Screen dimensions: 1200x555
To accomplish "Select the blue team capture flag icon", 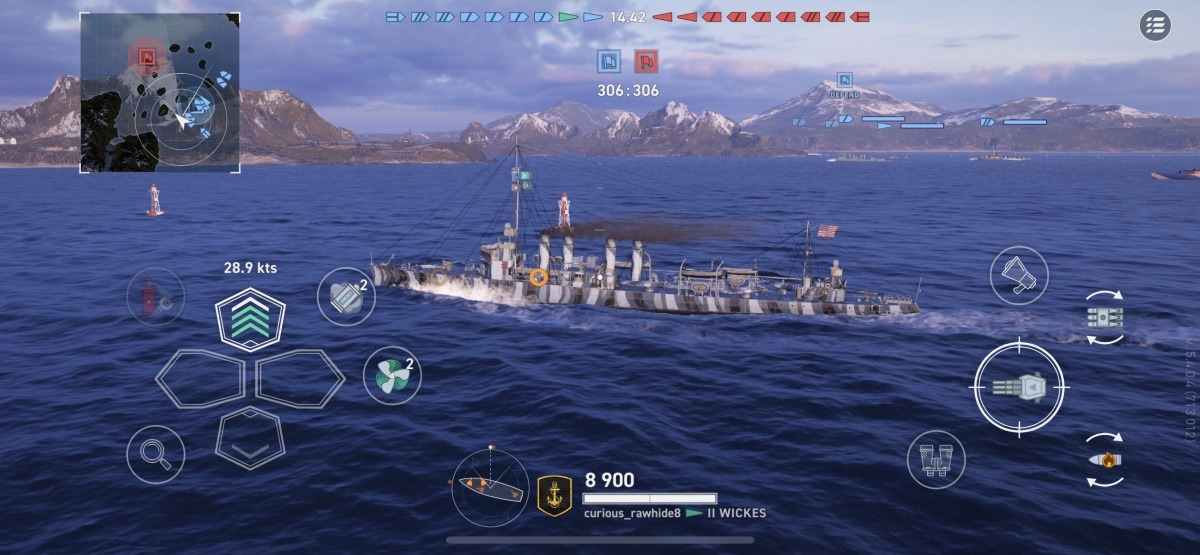I will click(x=608, y=61).
